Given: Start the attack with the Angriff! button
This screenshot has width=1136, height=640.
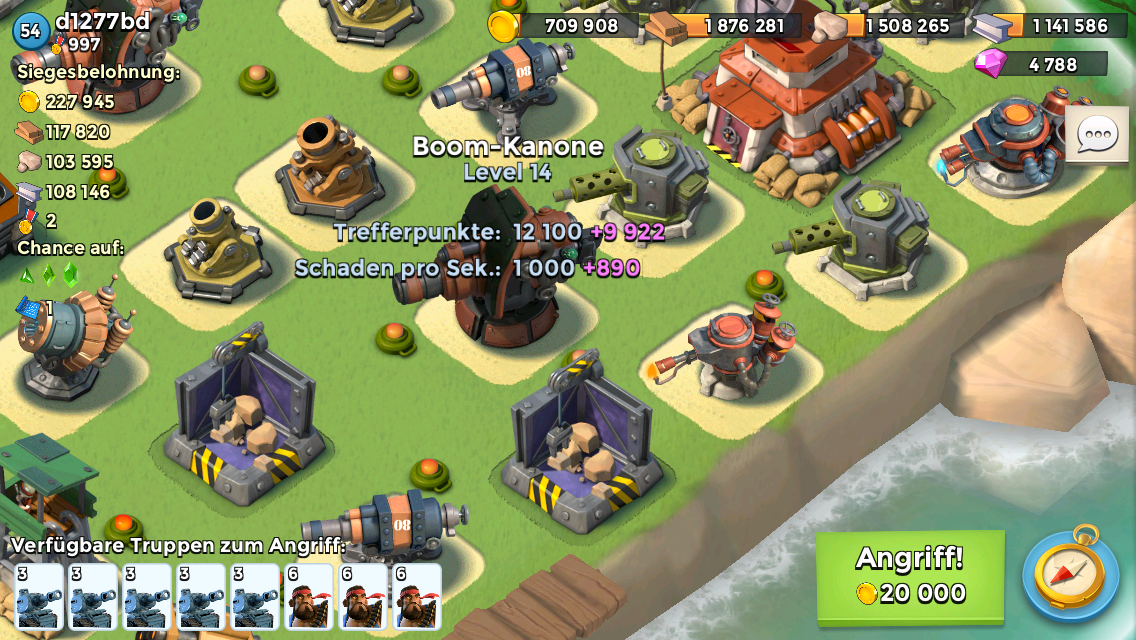Looking at the screenshot, I should (910, 575).
